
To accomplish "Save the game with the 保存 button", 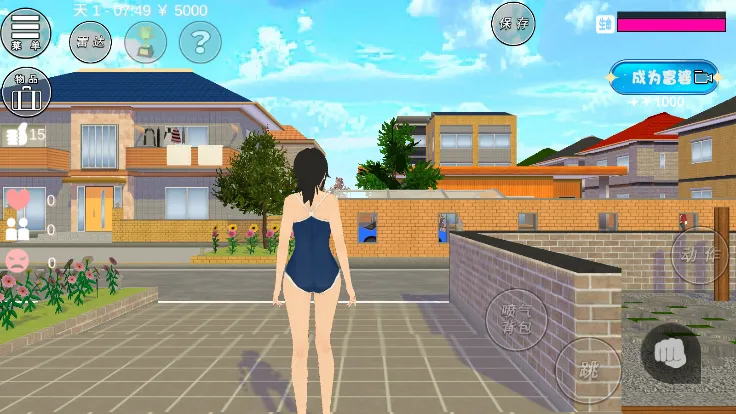I will [x=513, y=23].
